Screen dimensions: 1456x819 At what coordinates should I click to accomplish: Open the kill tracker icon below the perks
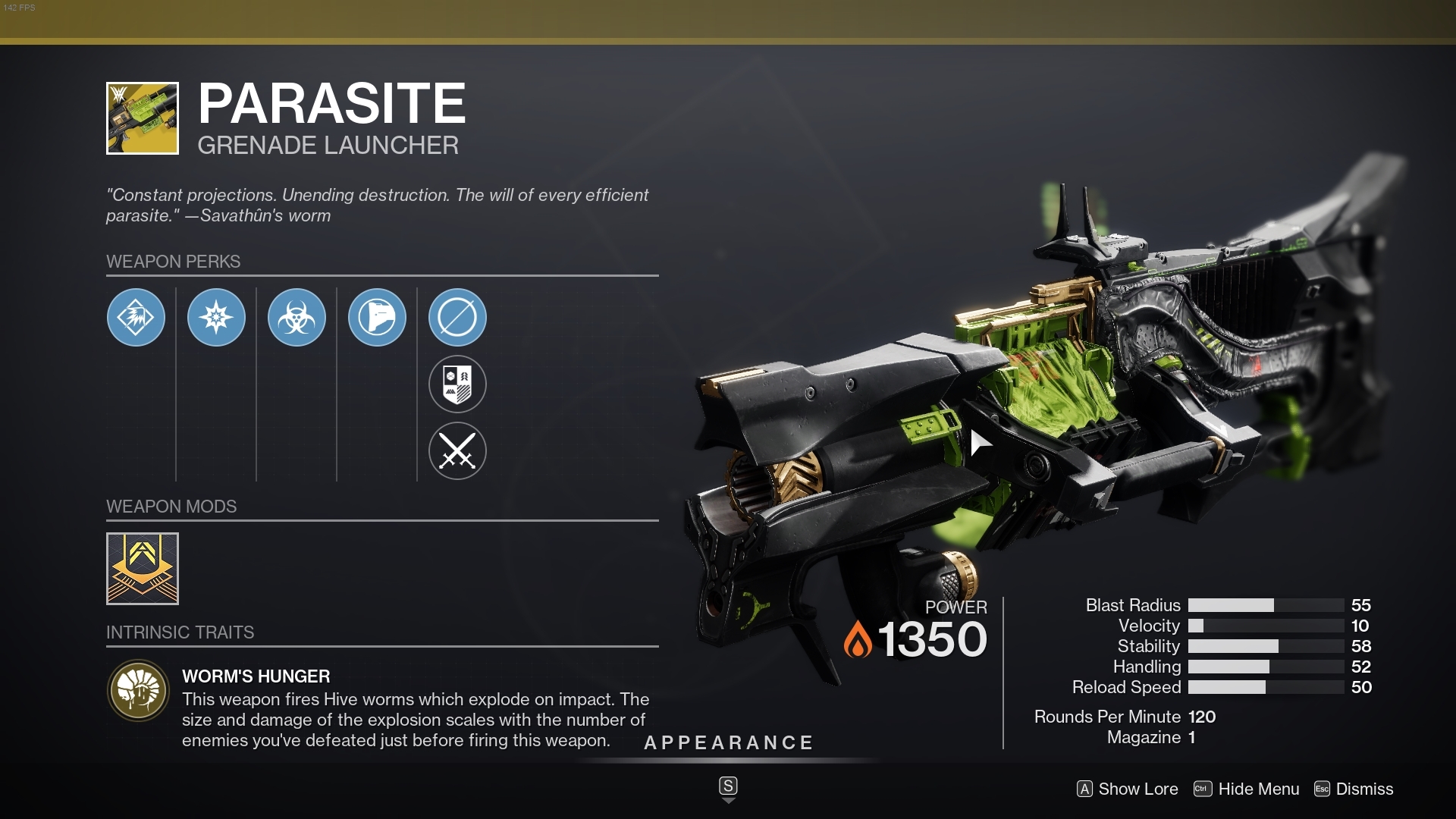point(457,384)
